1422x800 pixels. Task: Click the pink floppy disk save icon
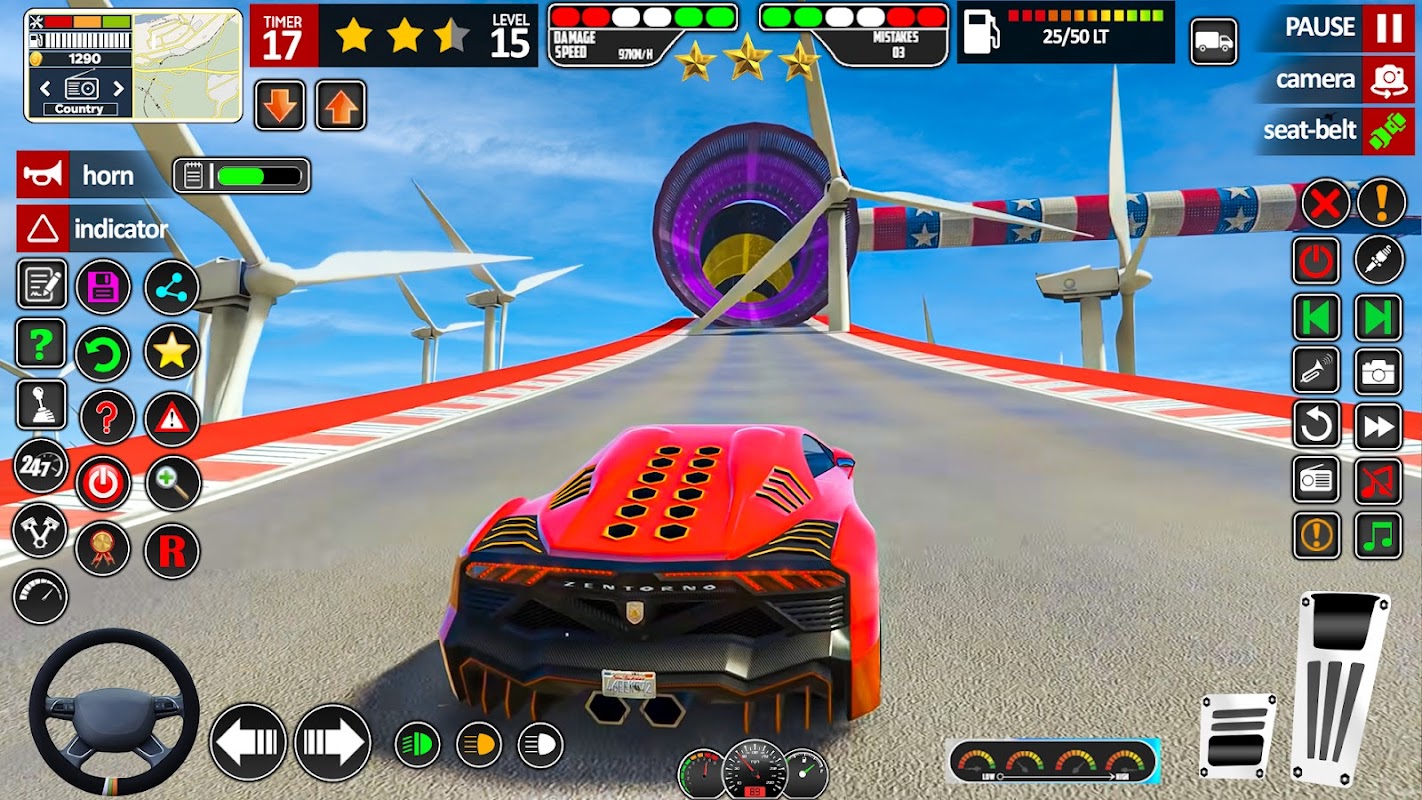pyautogui.click(x=103, y=287)
